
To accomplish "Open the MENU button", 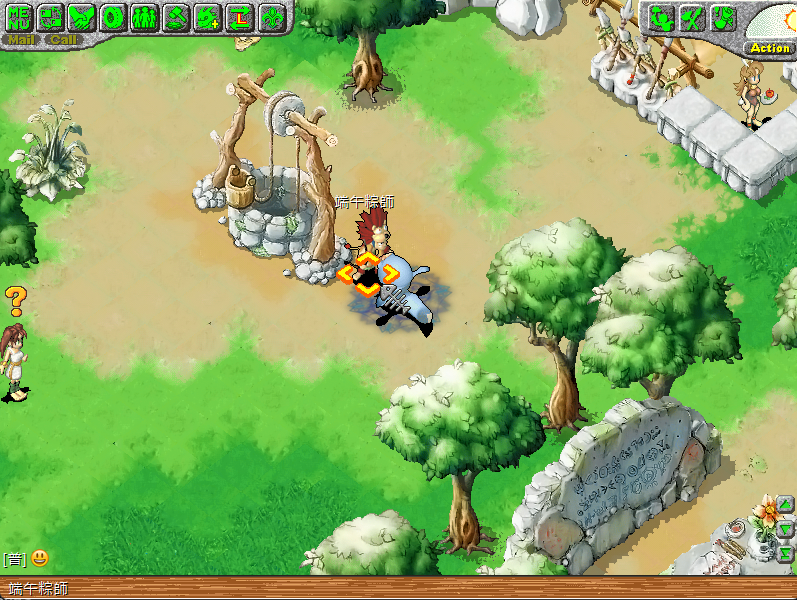I will (x=19, y=16).
